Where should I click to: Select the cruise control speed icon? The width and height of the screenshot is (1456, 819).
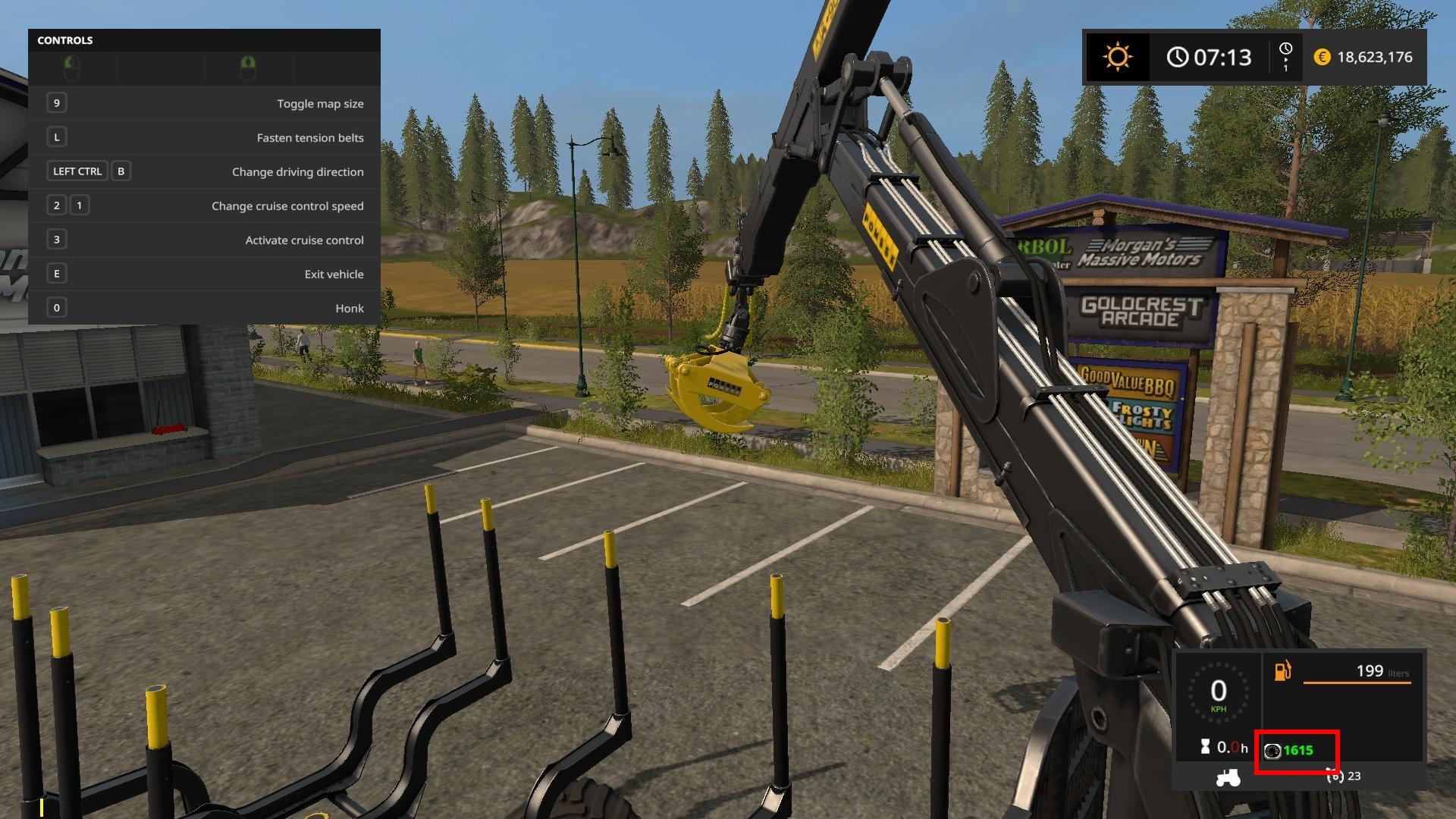[1334, 776]
